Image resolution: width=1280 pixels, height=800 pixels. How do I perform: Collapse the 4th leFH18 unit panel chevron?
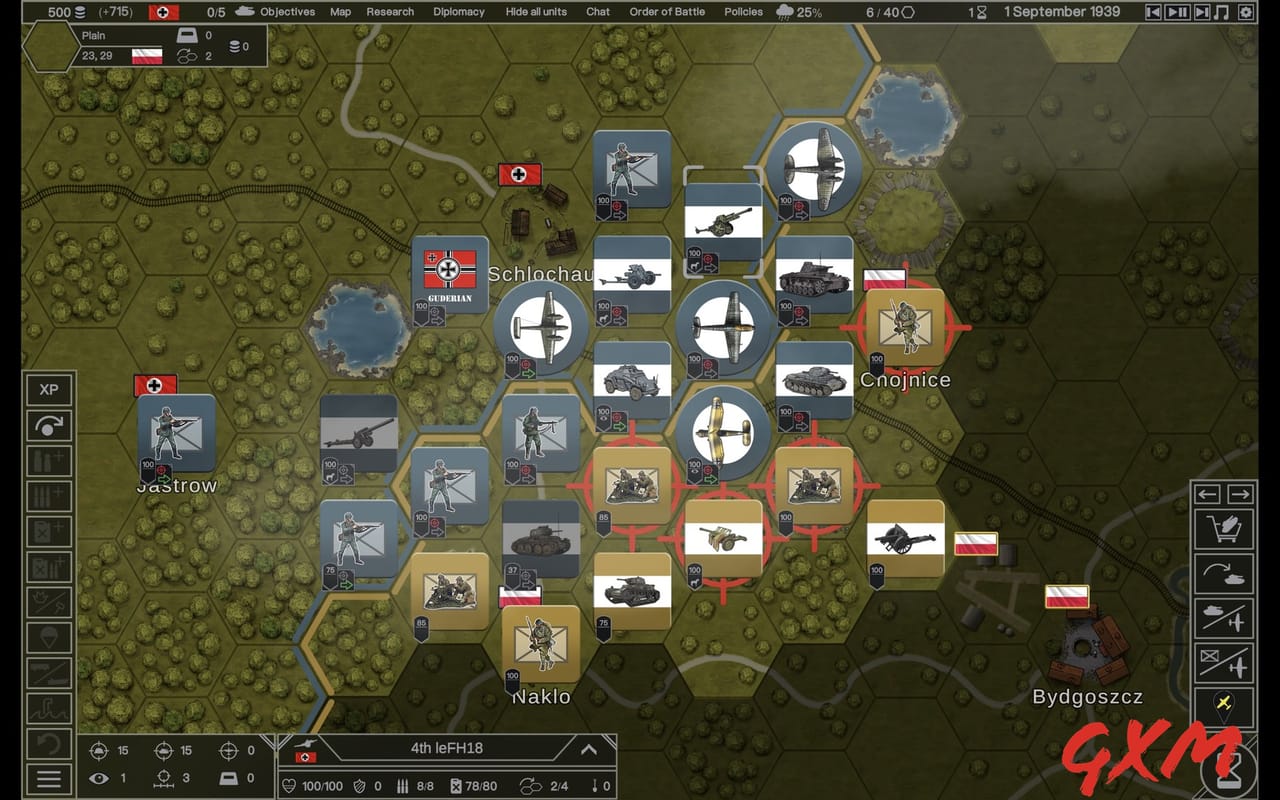(x=587, y=748)
